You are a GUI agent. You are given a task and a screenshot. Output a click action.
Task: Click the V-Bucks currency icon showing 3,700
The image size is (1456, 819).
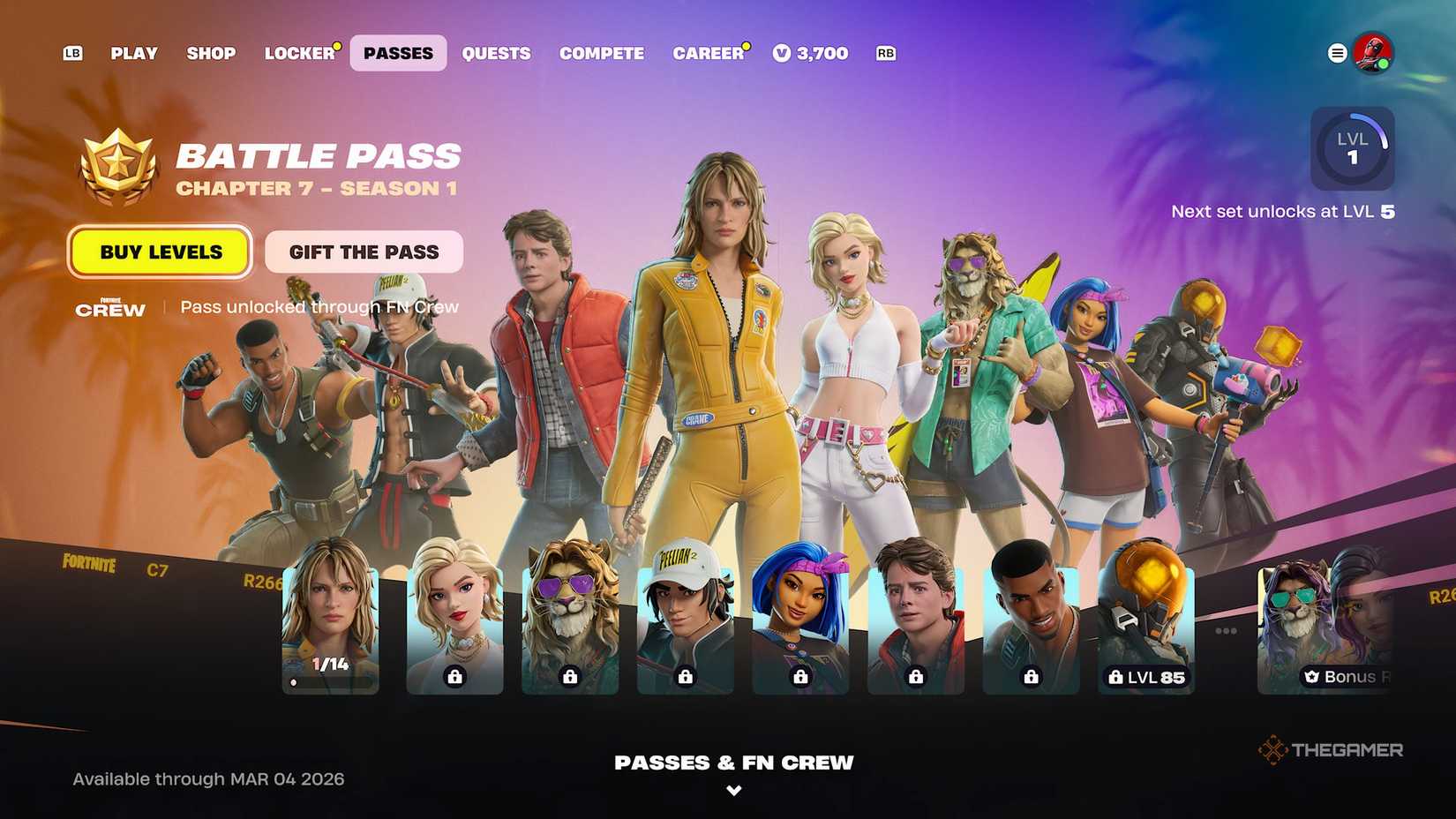click(783, 53)
